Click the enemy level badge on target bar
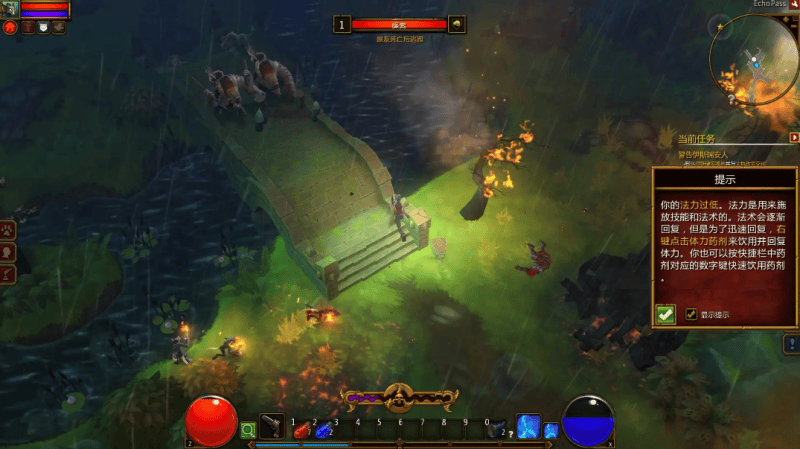The image size is (800, 449). click(343, 24)
